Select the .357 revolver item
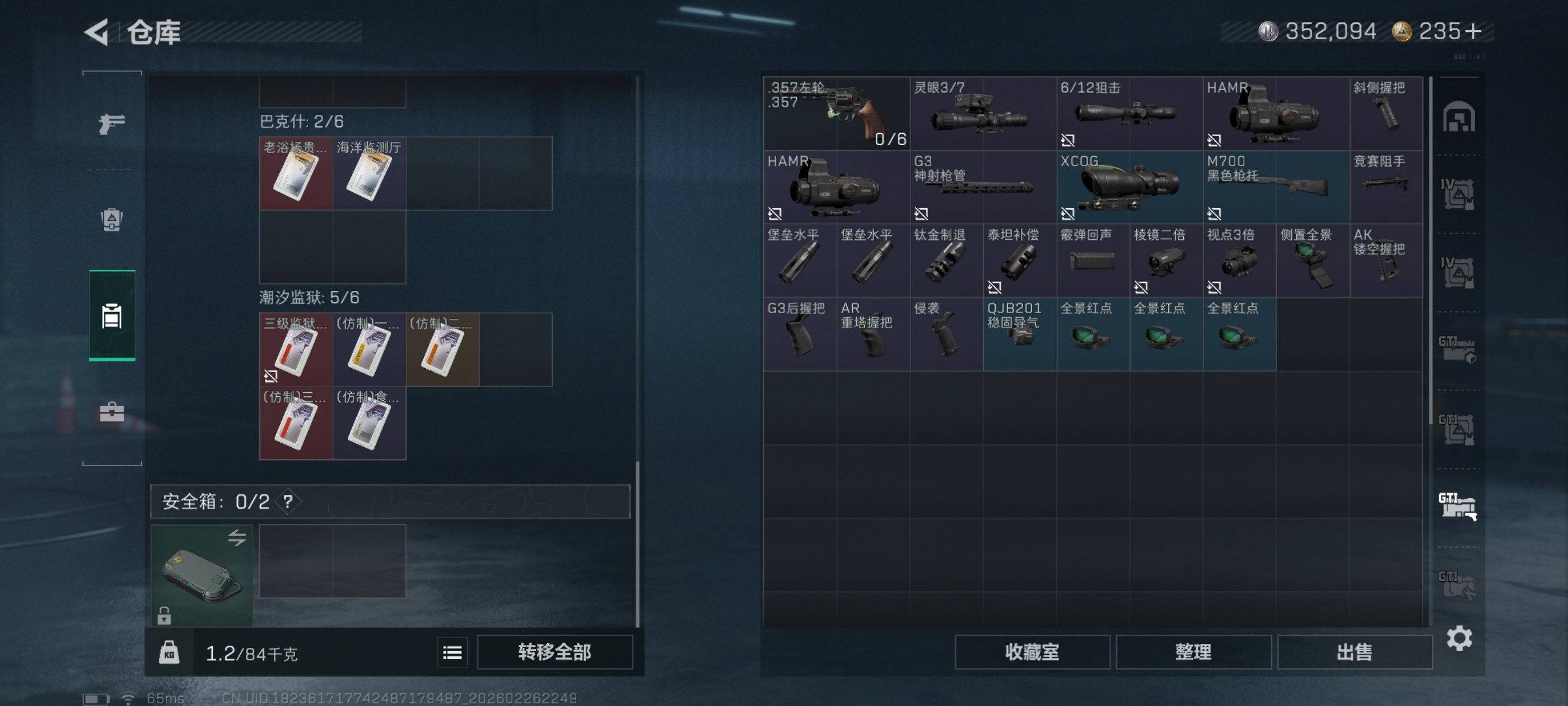The width and height of the screenshot is (1568, 706). point(836,113)
